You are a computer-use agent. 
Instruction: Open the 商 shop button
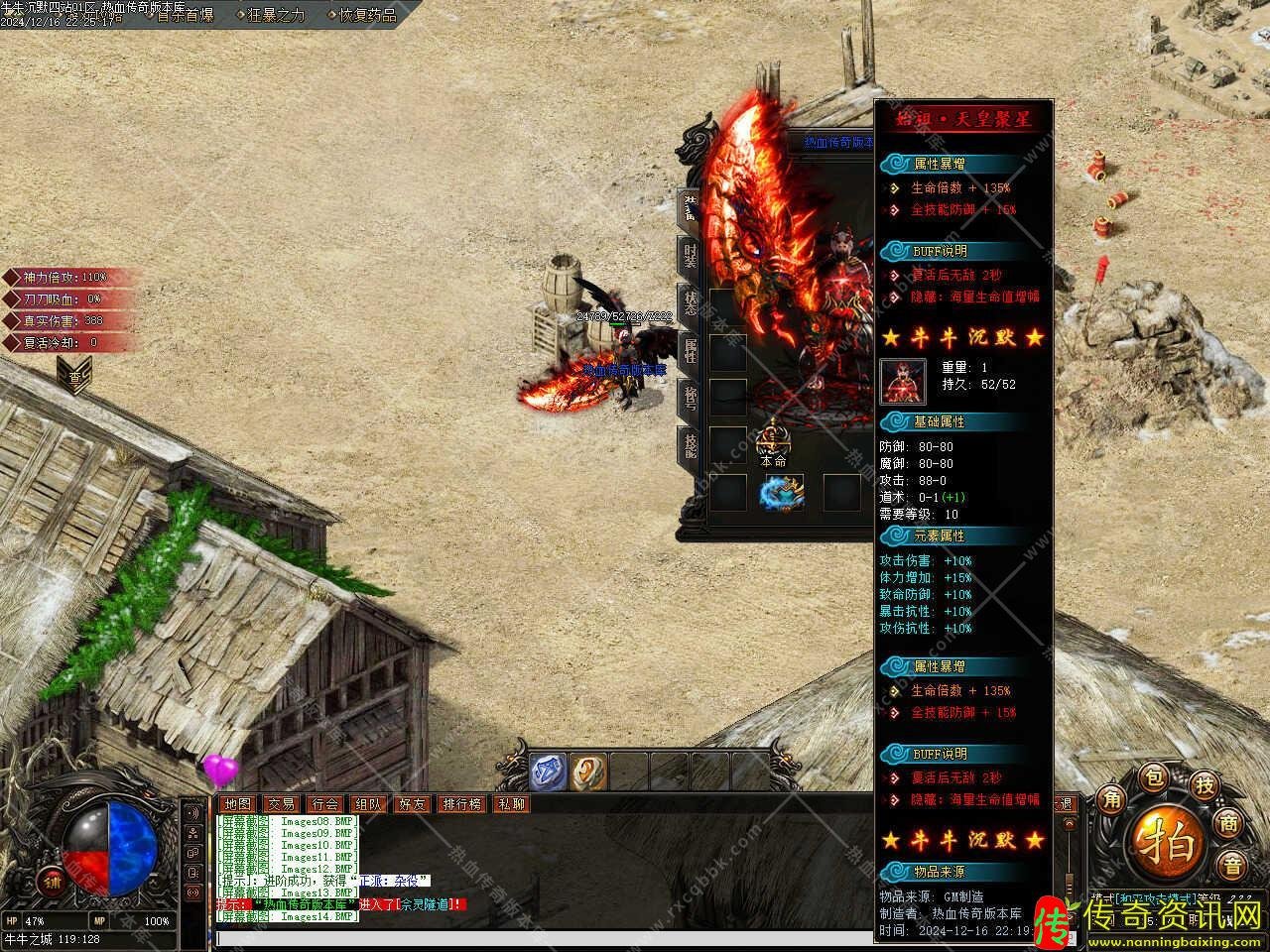(1231, 822)
